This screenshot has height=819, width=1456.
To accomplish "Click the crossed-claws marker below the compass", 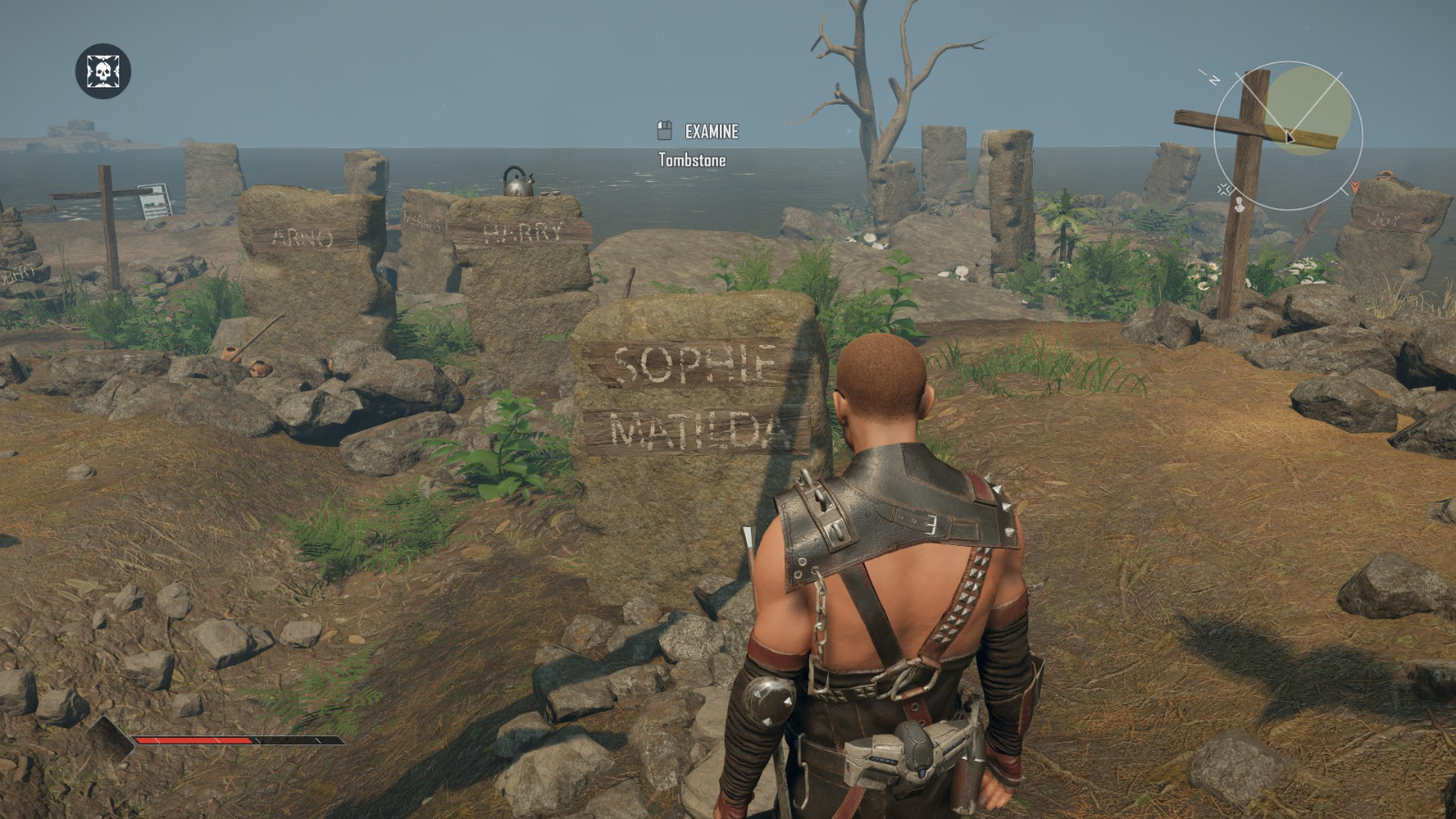I will (x=1226, y=189).
